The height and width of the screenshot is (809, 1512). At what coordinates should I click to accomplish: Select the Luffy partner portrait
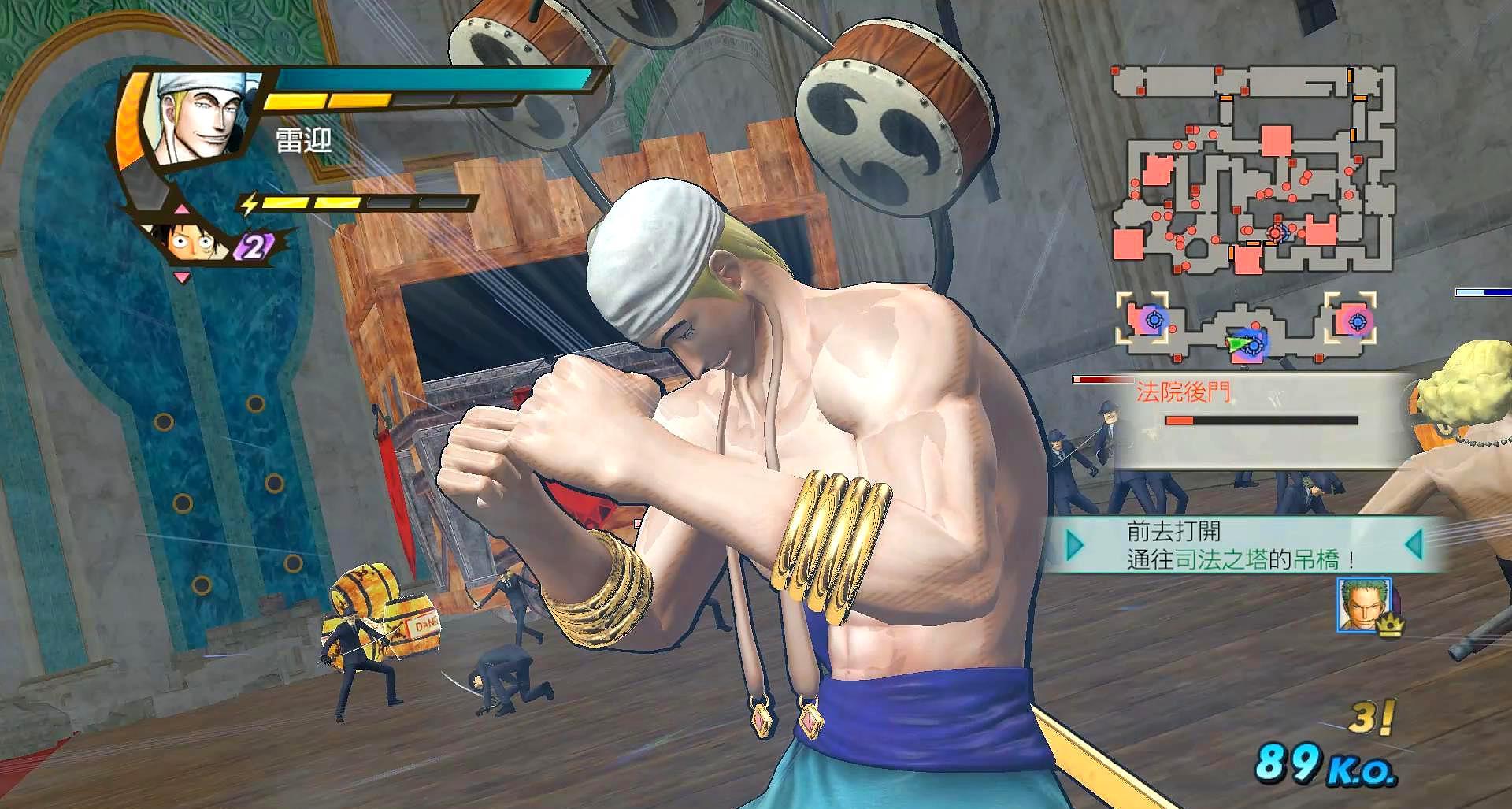[x=191, y=239]
